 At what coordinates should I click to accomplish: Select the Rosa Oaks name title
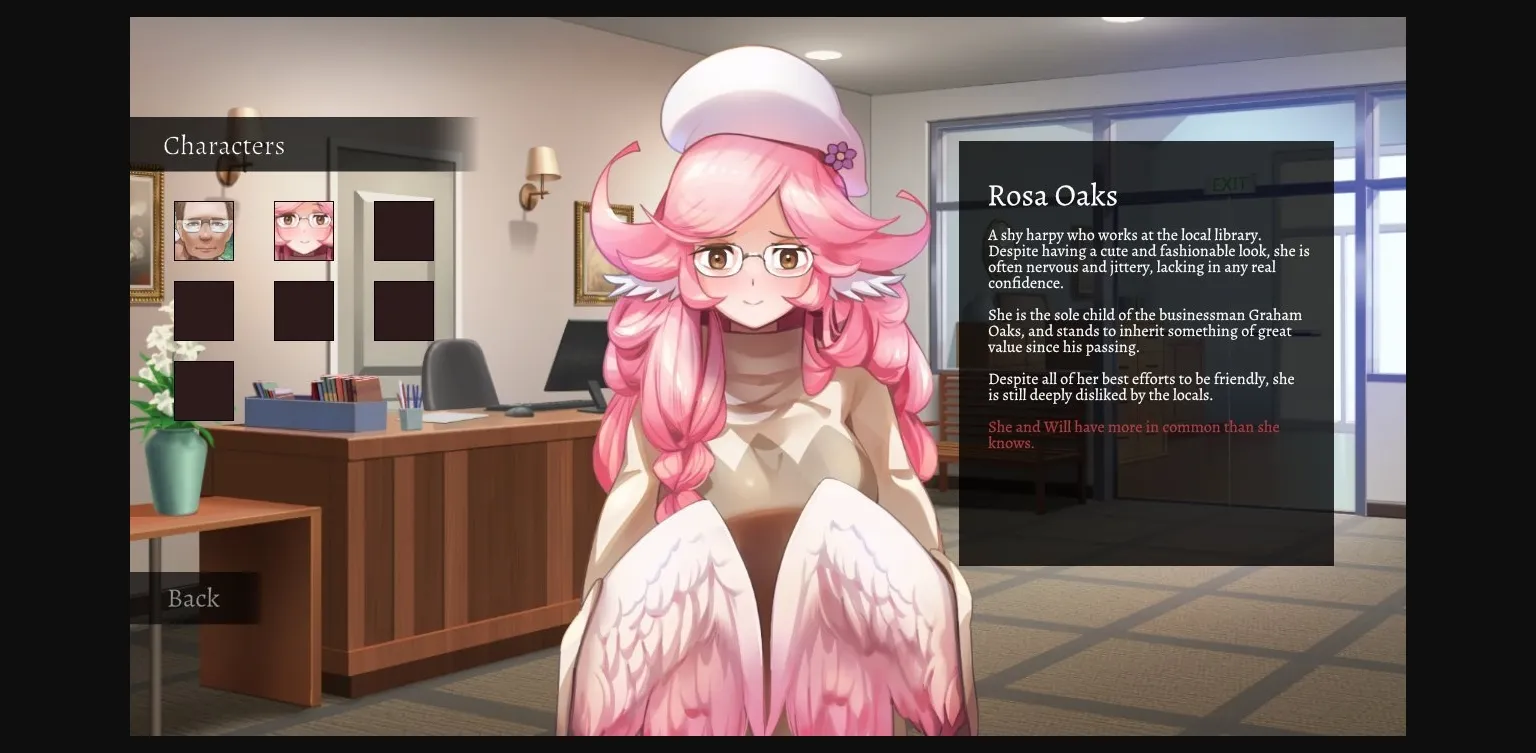[1053, 196]
